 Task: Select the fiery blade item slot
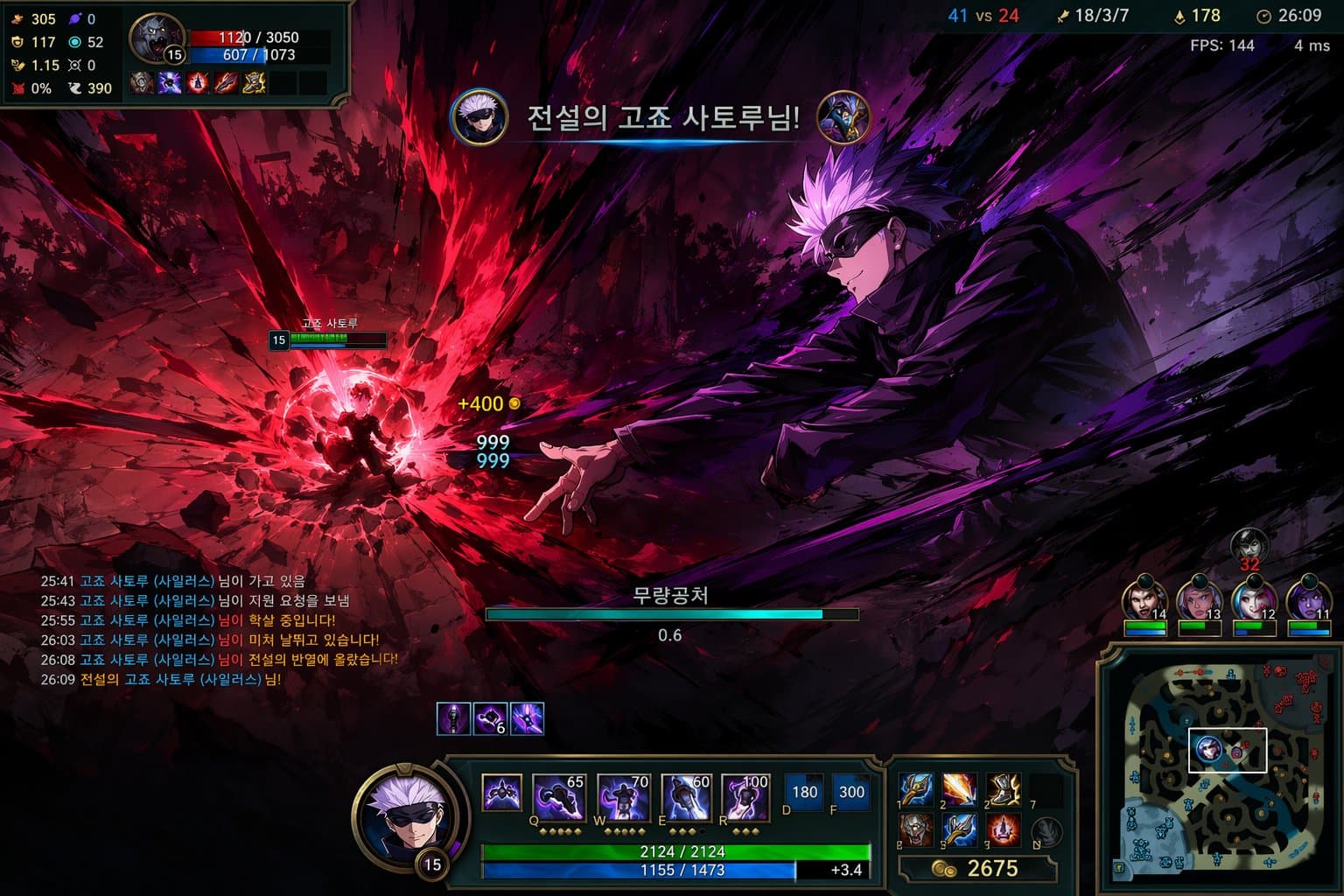tap(960, 789)
